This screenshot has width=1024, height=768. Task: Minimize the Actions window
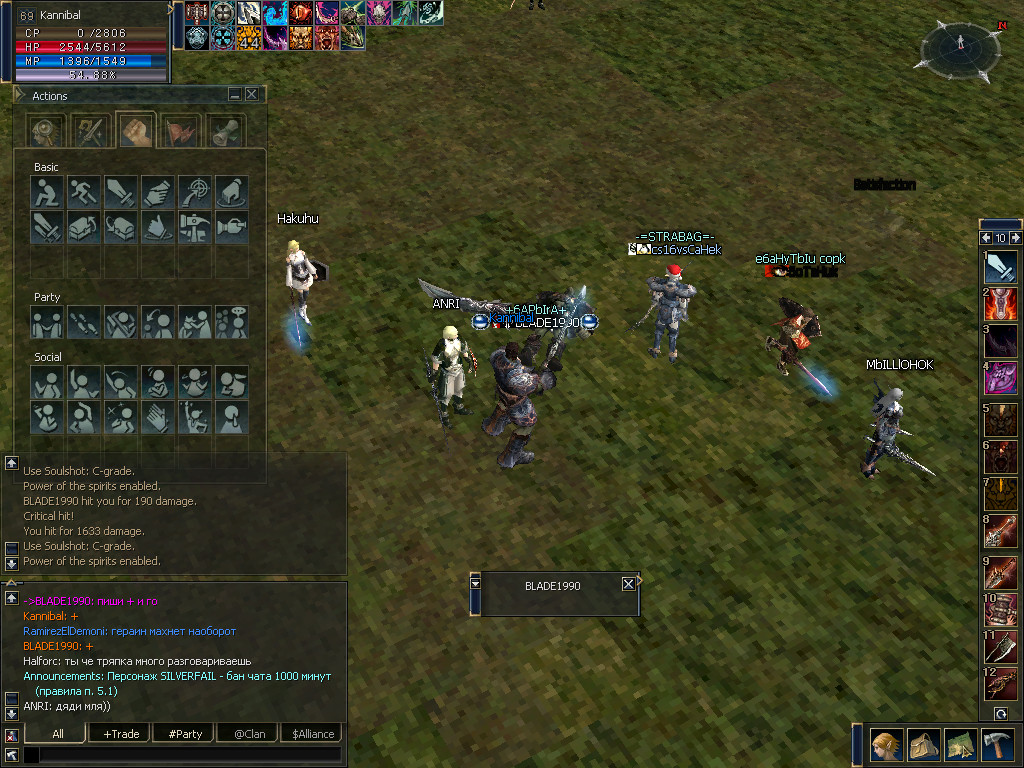click(x=235, y=94)
